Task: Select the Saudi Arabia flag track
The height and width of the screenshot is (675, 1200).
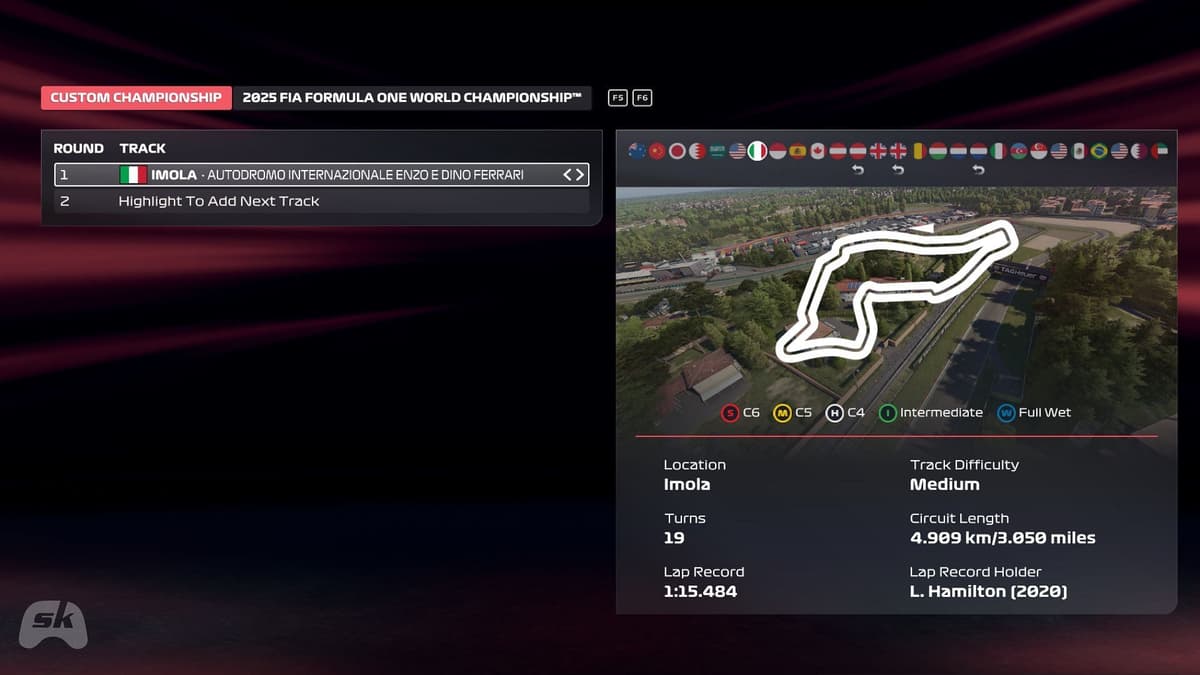Action: [717, 151]
